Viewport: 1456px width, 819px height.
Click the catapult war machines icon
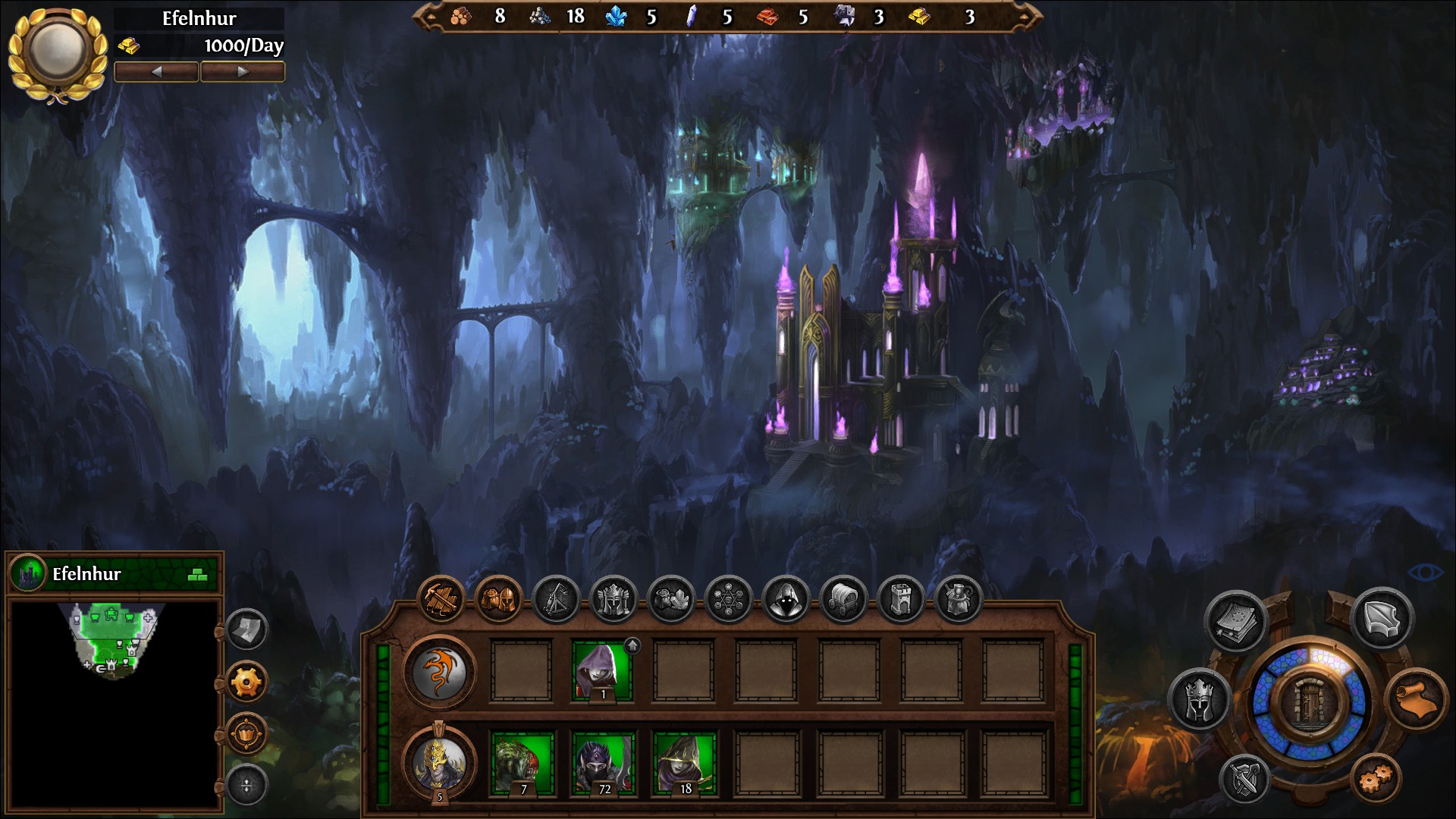coord(556,600)
